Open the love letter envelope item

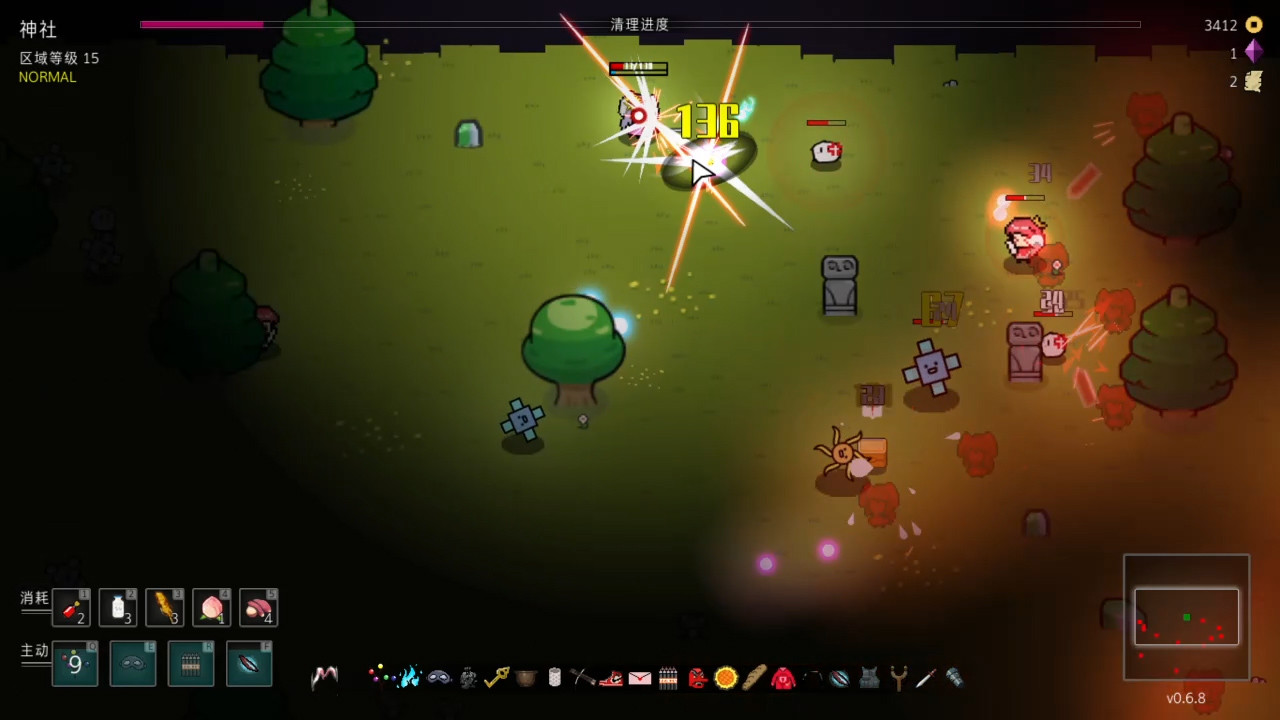pyautogui.click(x=640, y=678)
